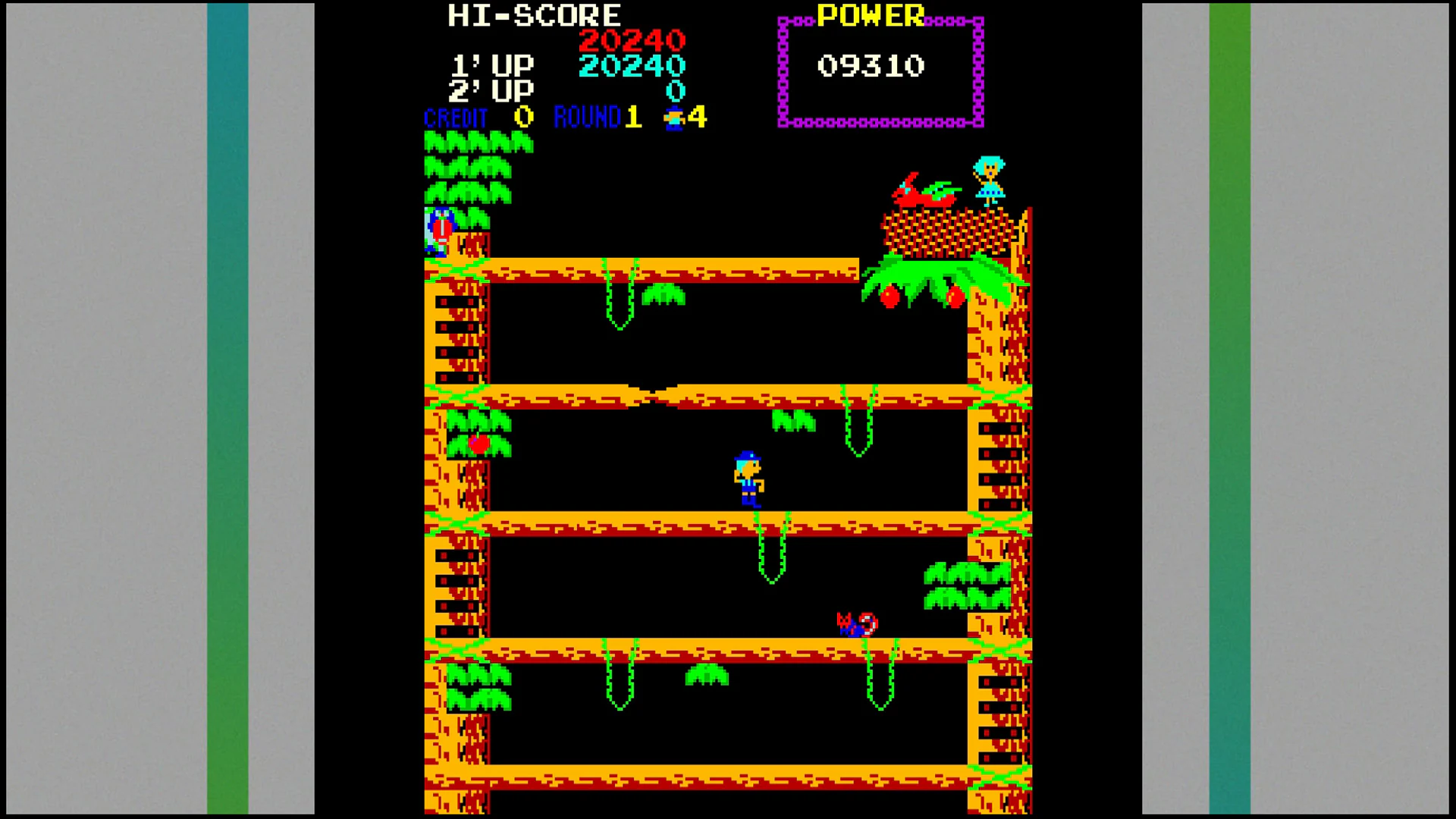Image resolution: width=1456 pixels, height=819 pixels.
Task: Click the 2' UP score of 0
Action: [x=675, y=91]
